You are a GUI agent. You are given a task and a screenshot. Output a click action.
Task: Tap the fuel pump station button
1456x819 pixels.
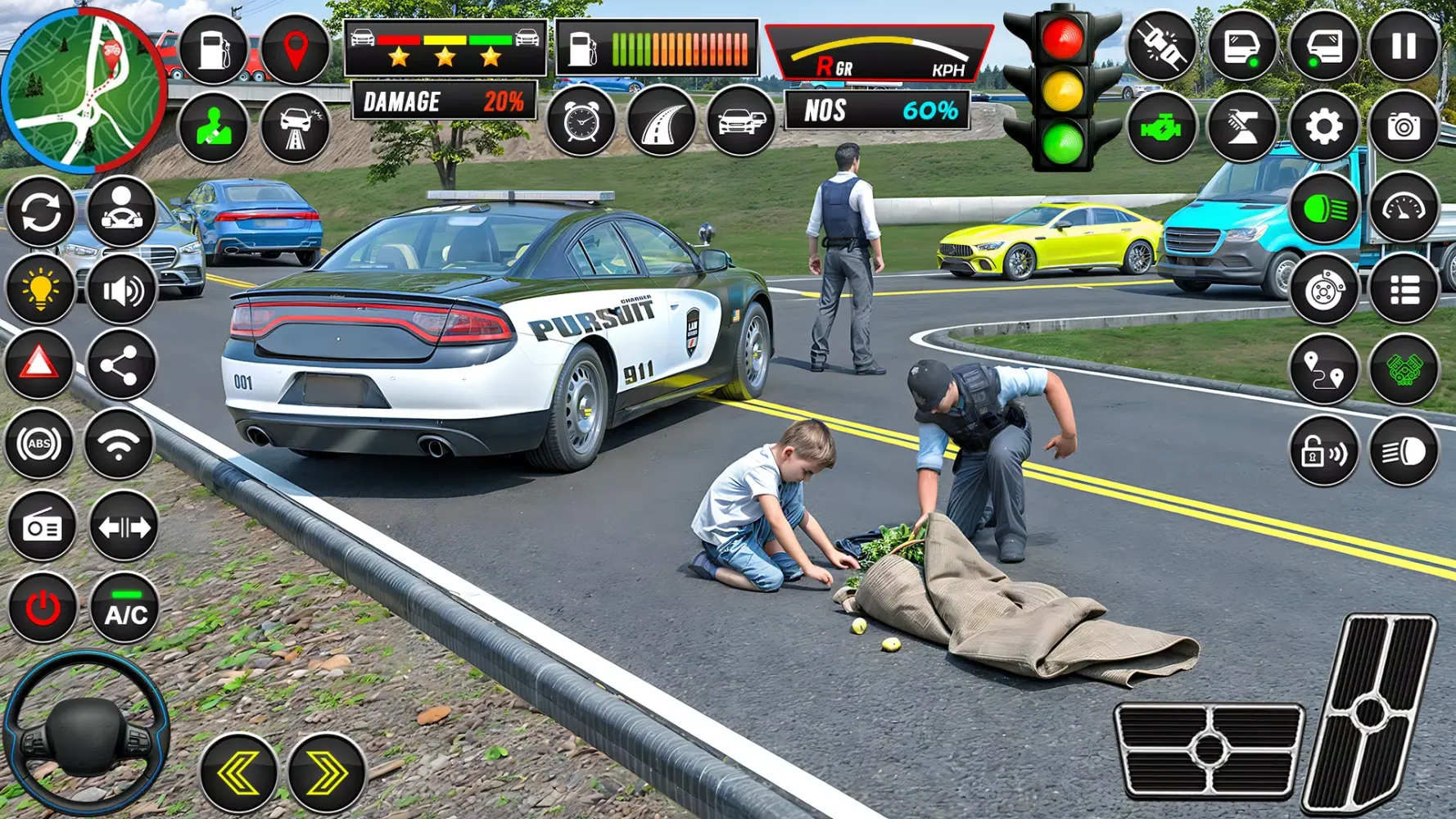(214, 49)
